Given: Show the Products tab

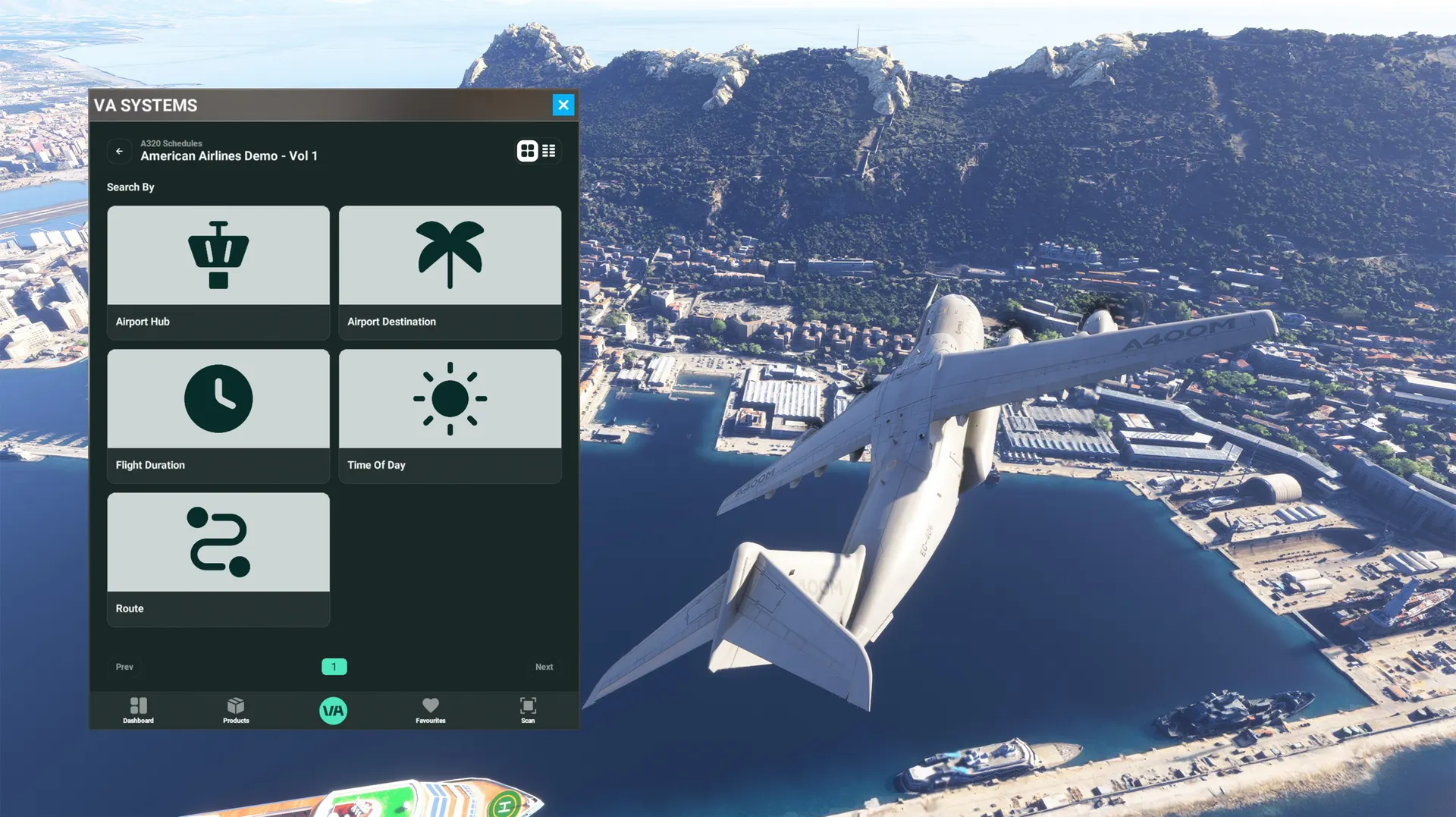Looking at the screenshot, I should 236,710.
